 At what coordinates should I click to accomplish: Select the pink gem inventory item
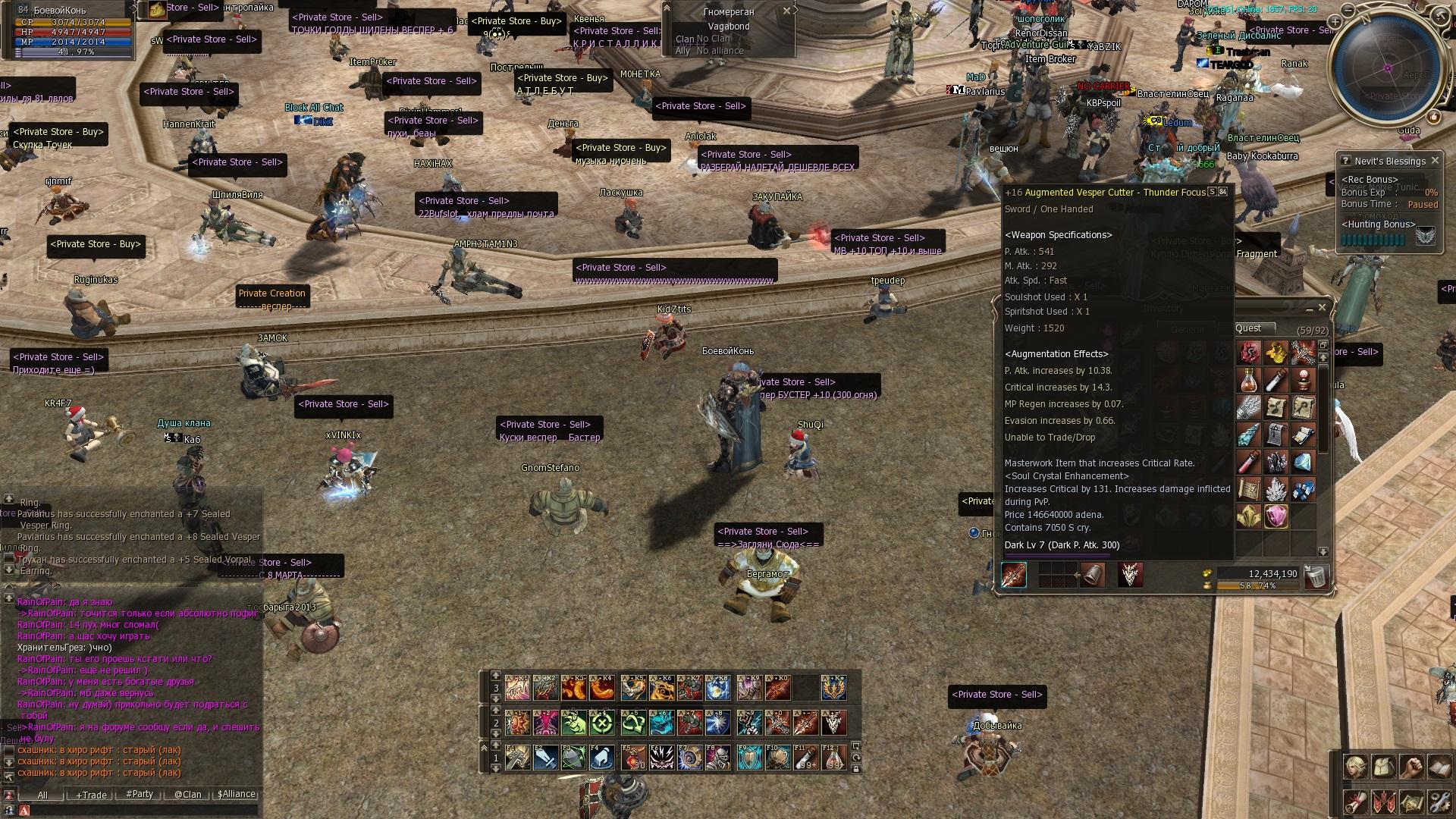(x=1276, y=516)
